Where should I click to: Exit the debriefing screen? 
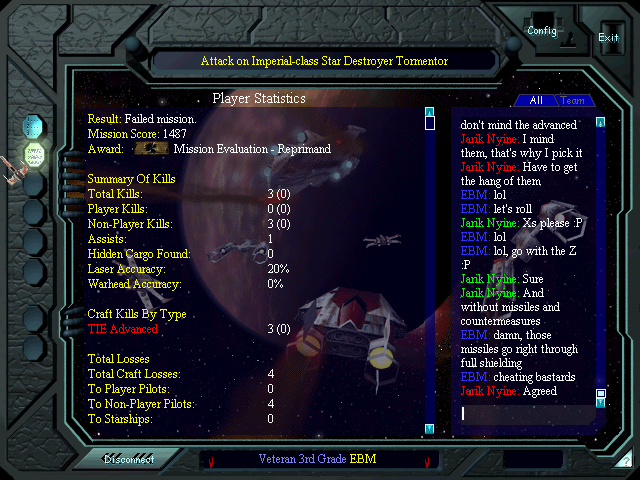pos(608,37)
